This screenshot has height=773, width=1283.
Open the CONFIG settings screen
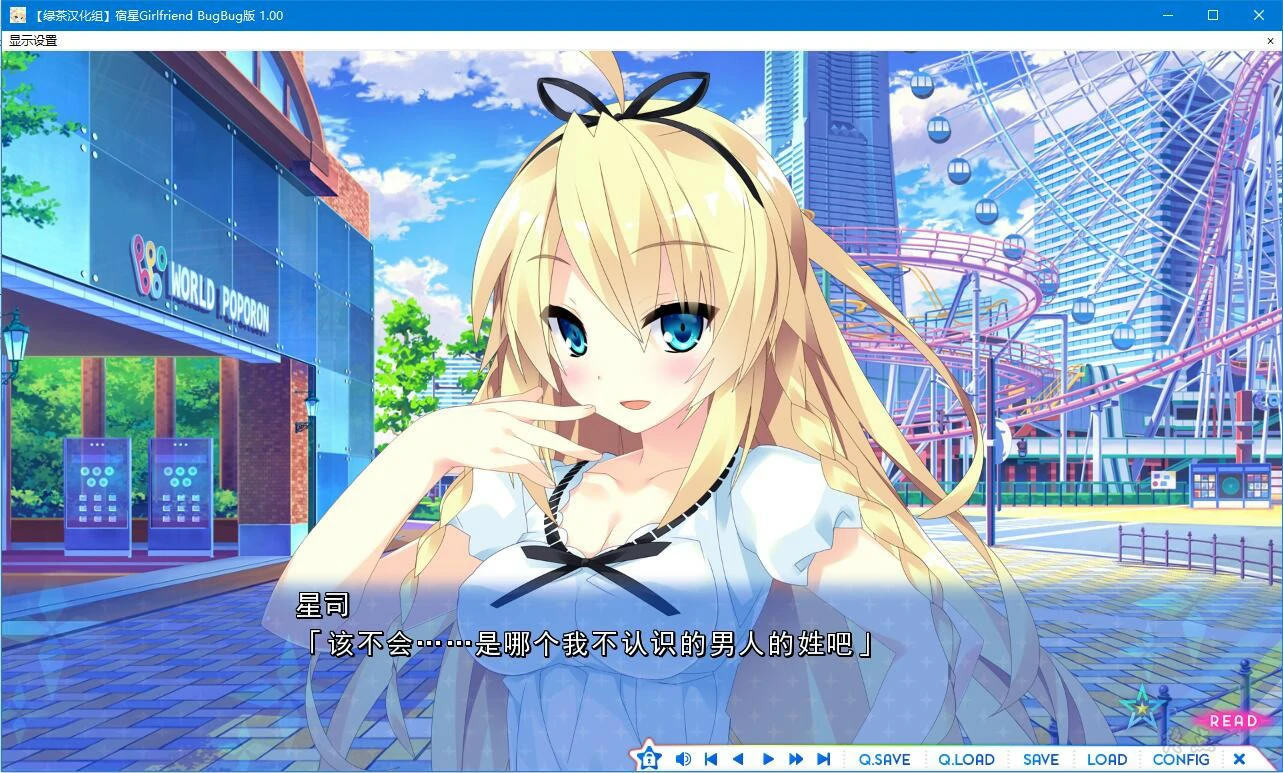[x=1181, y=758]
